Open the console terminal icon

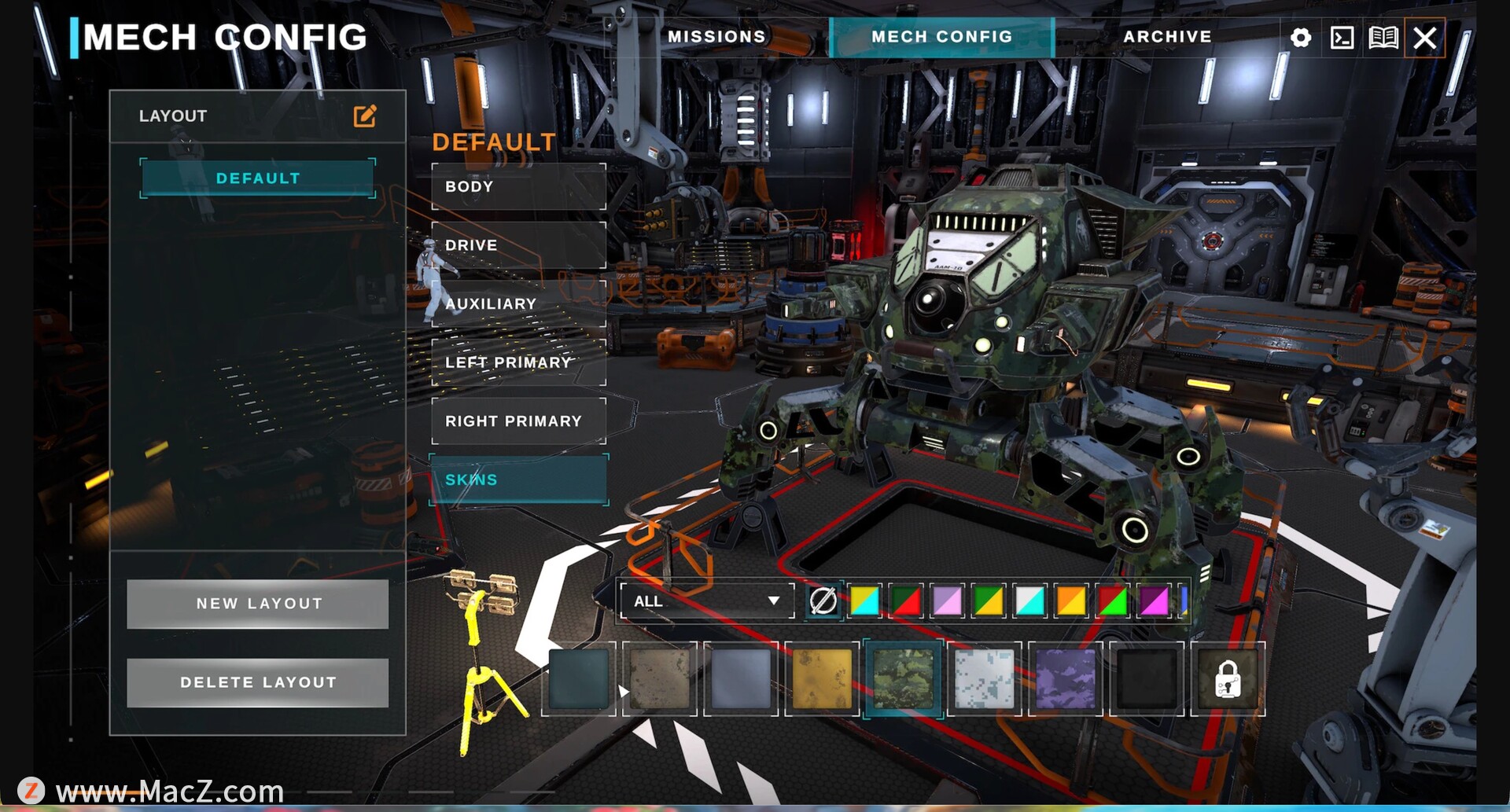[x=1342, y=38]
